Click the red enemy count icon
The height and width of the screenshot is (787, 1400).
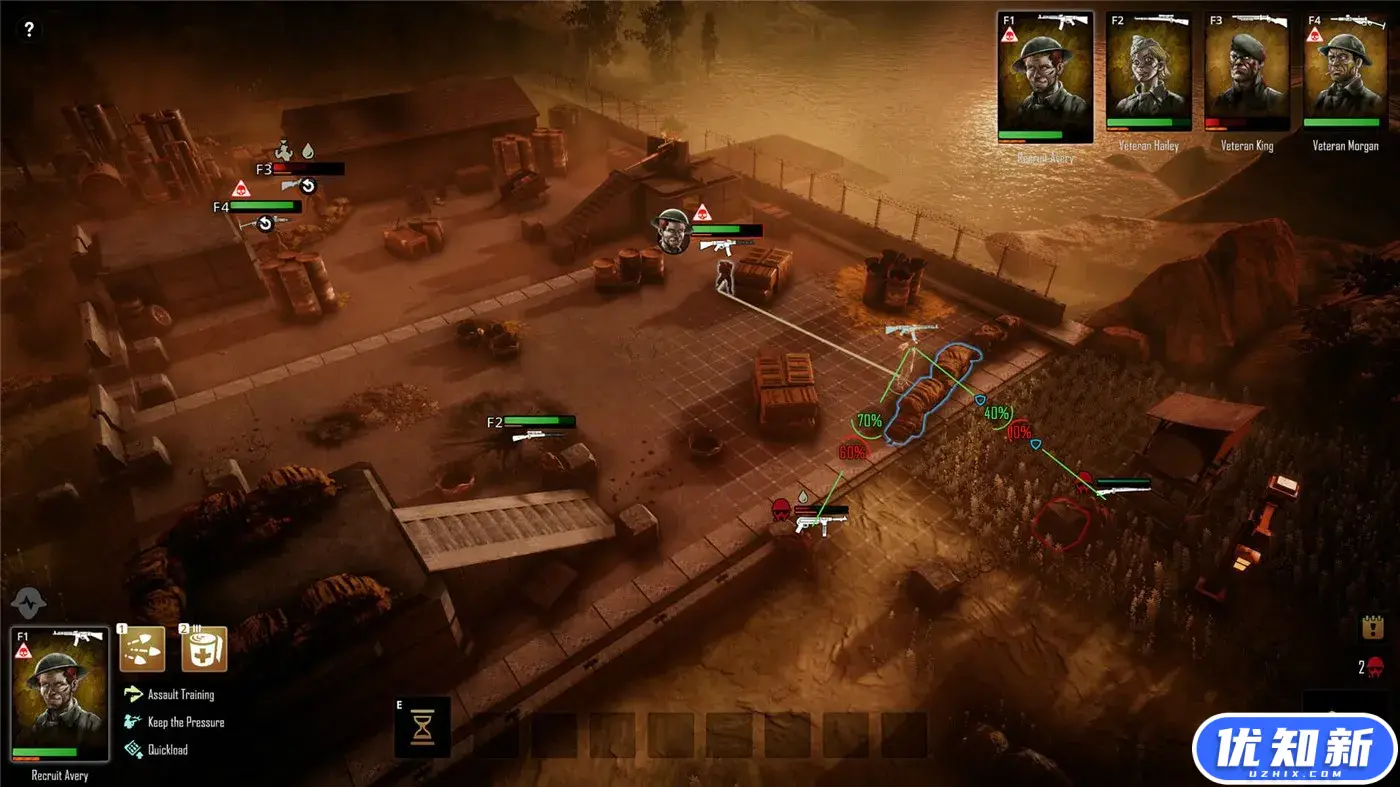[1376, 667]
